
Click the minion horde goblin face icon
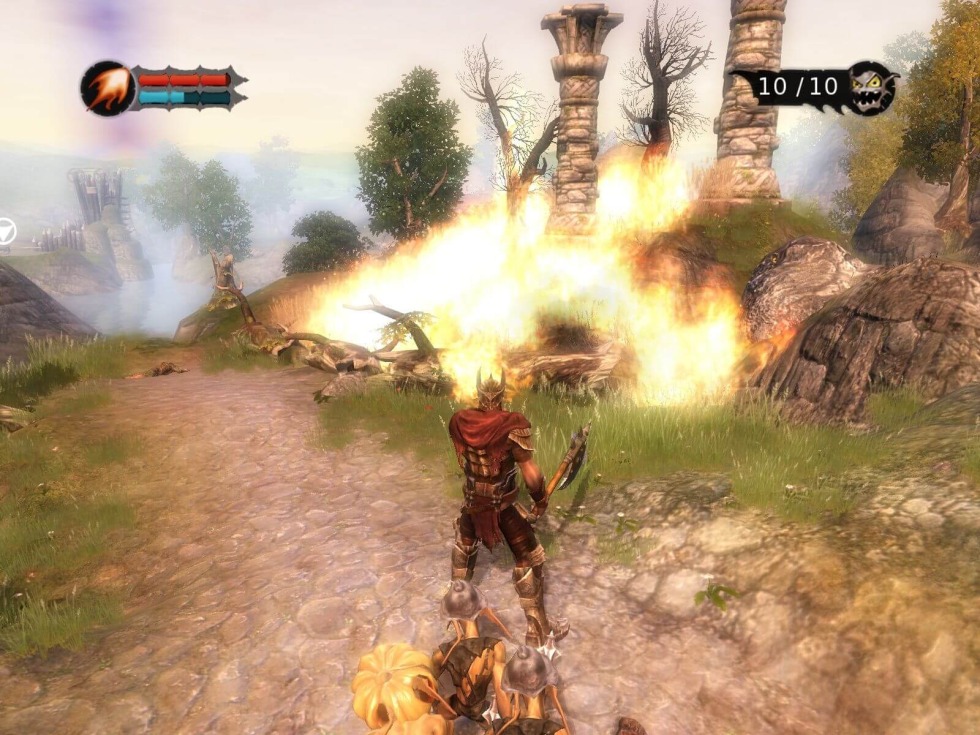[871, 88]
